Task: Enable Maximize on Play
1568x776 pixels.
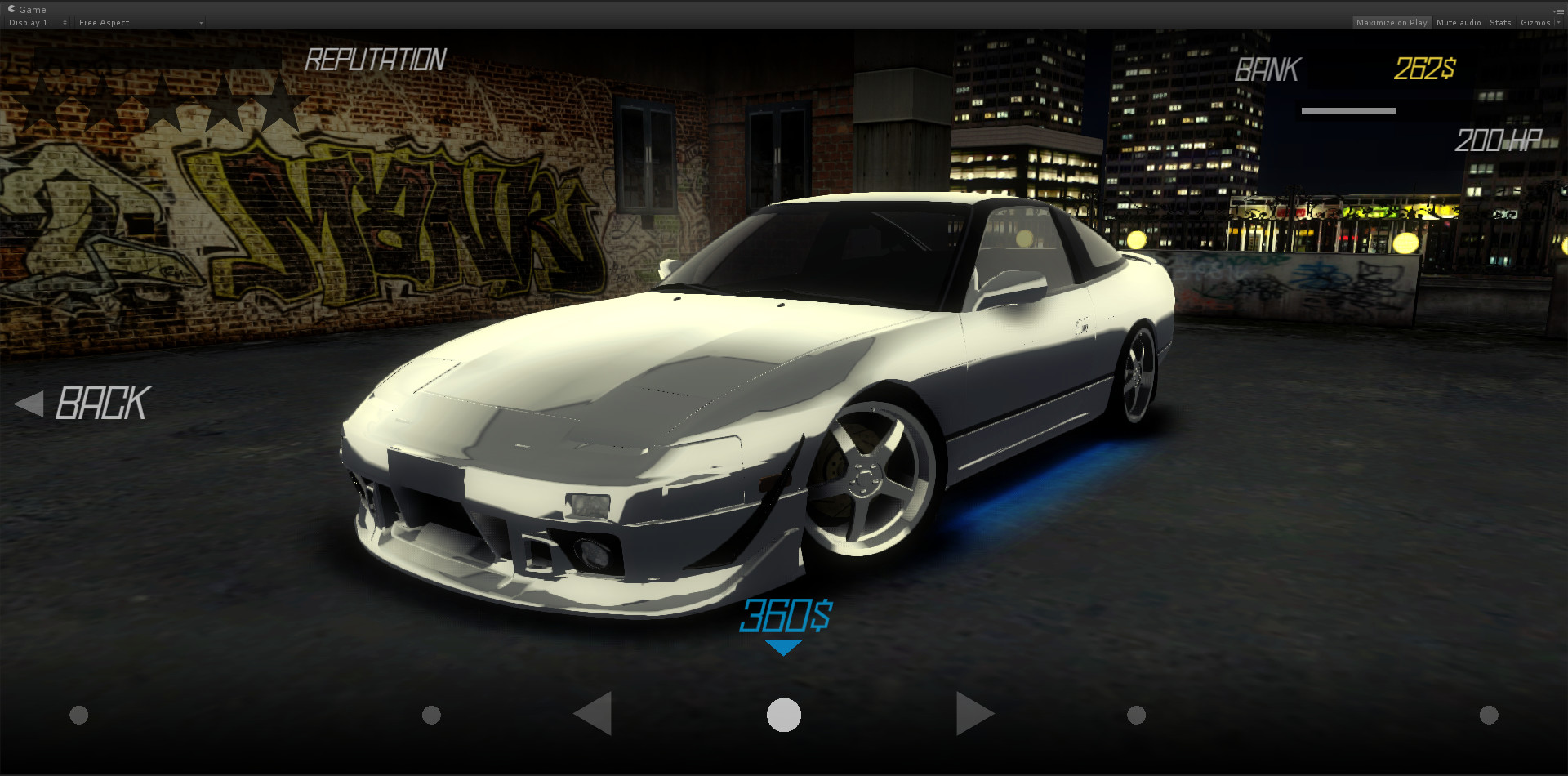Action: pos(1392,22)
